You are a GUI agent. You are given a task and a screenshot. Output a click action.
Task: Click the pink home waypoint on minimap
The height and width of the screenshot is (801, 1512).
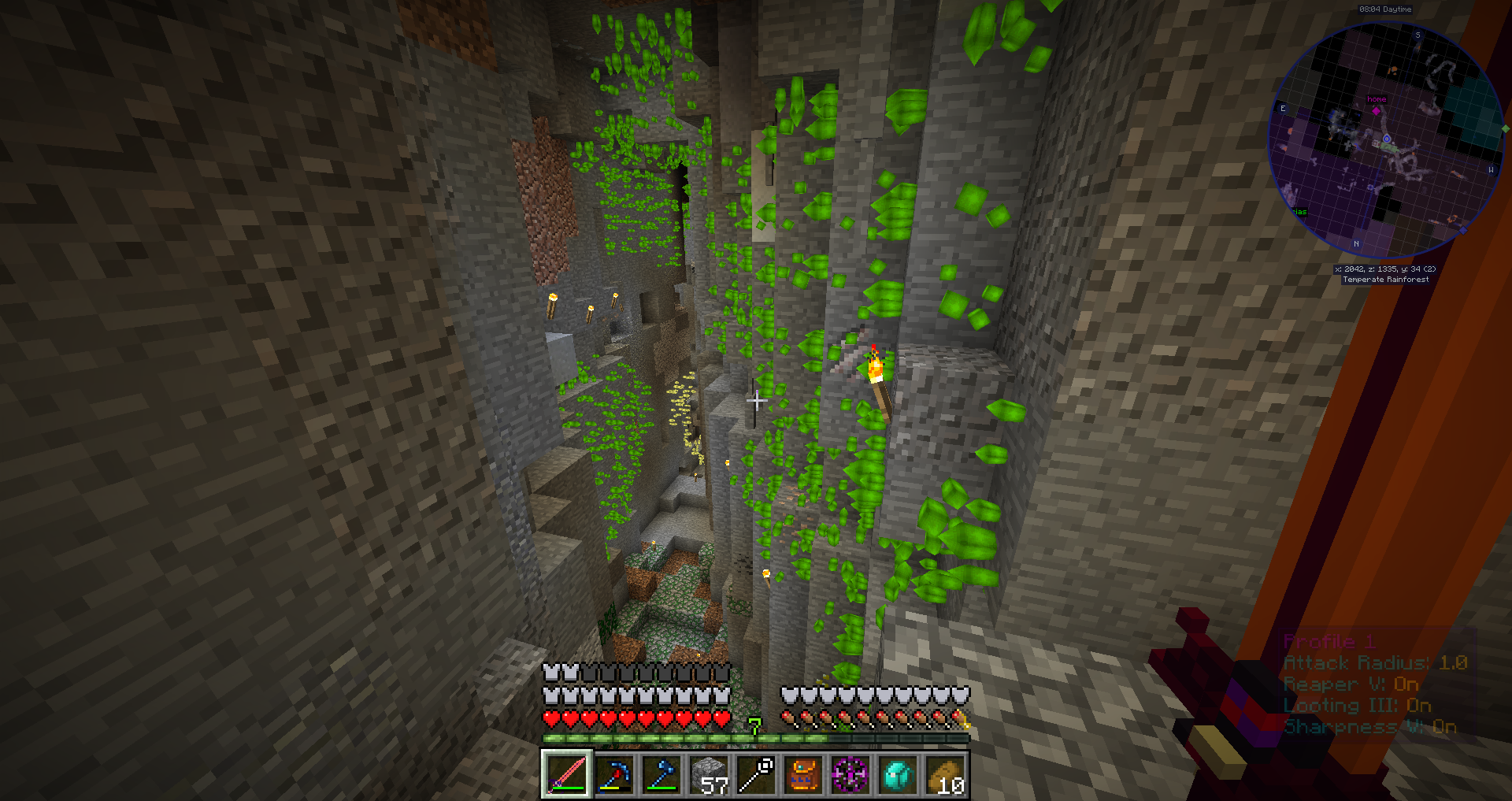pyautogui.click(x=1376, y=110)
